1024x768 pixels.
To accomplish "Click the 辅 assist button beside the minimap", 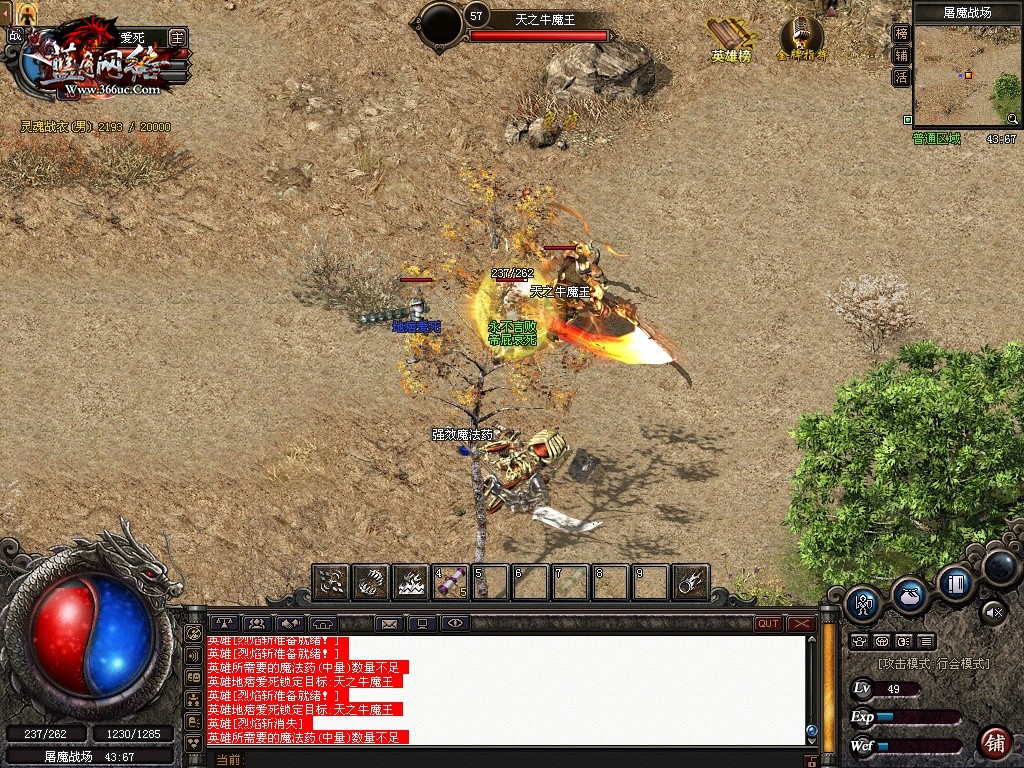I will pos(901,55).
